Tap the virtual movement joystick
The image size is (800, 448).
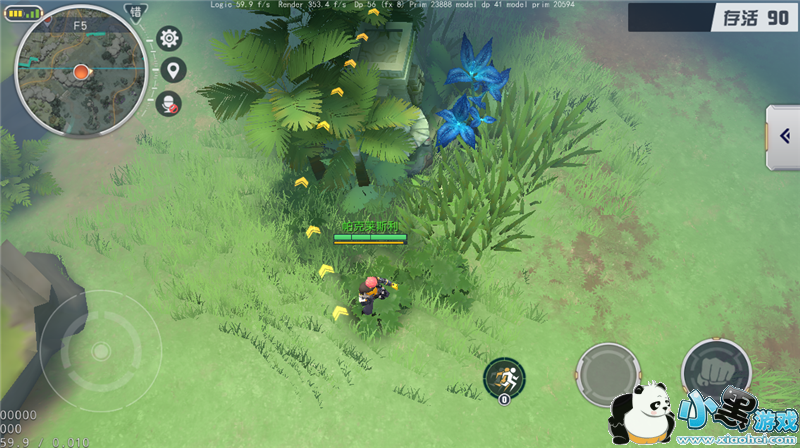pyautogui.click(x=100, y=350)
